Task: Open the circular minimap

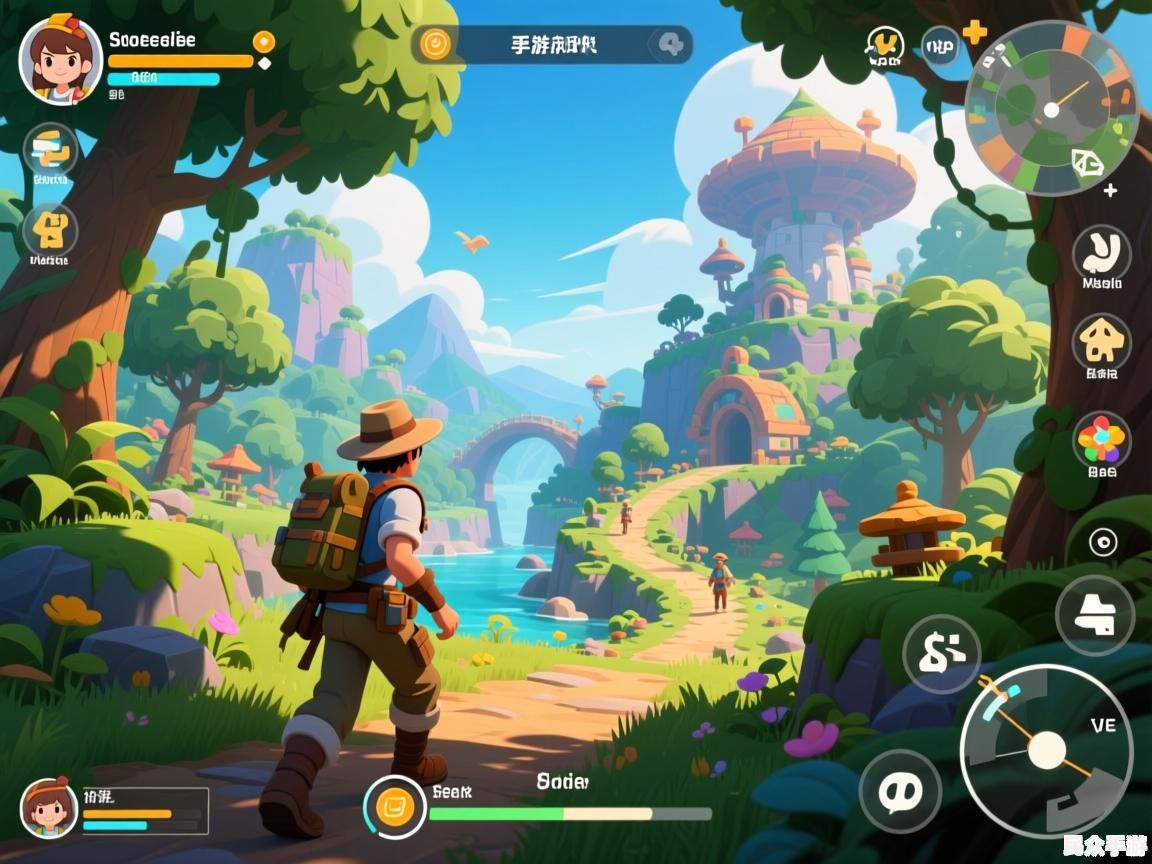Action: pos(1051,108)
